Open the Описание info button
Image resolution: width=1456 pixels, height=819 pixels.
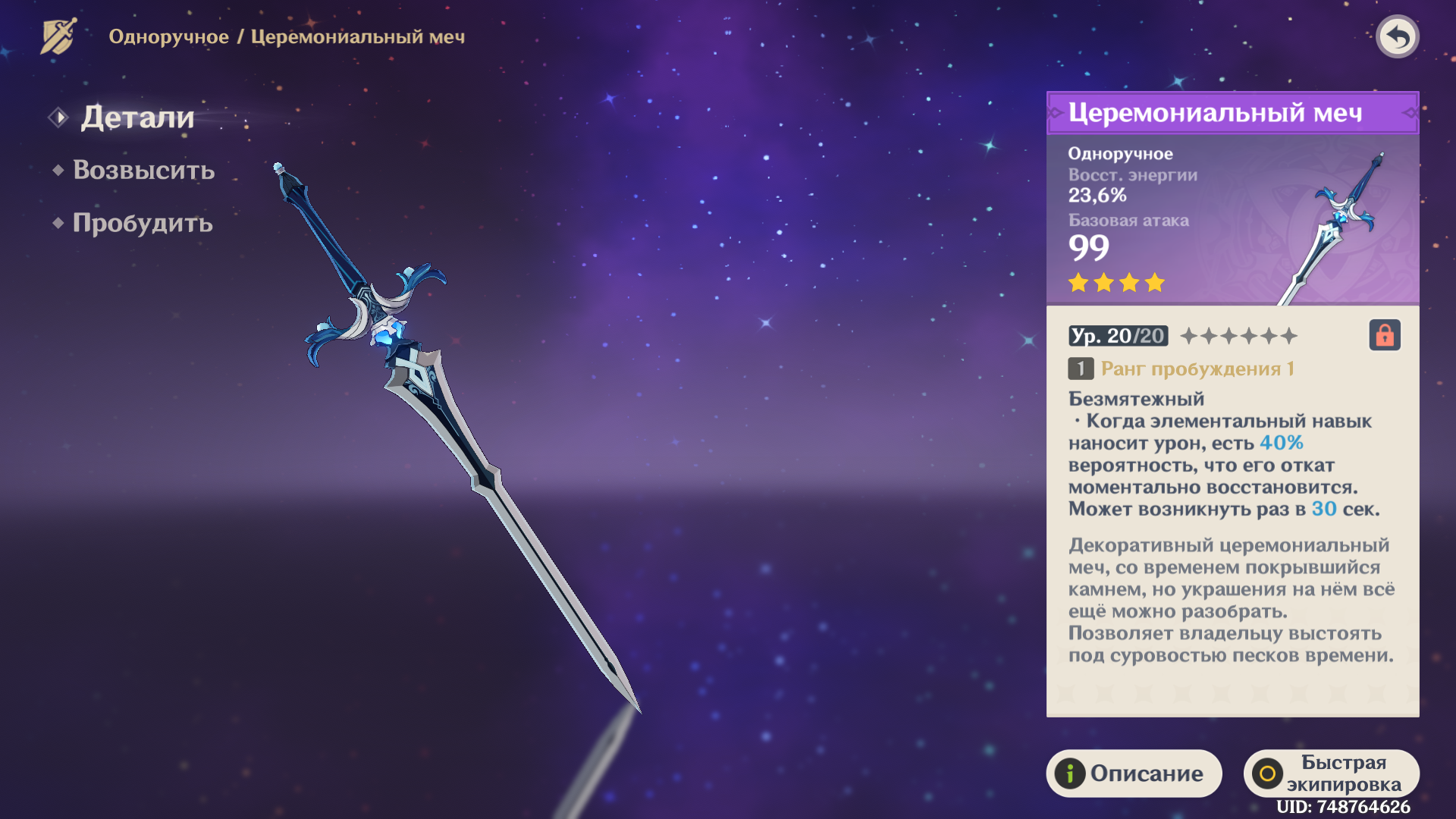click(1134, 773)
